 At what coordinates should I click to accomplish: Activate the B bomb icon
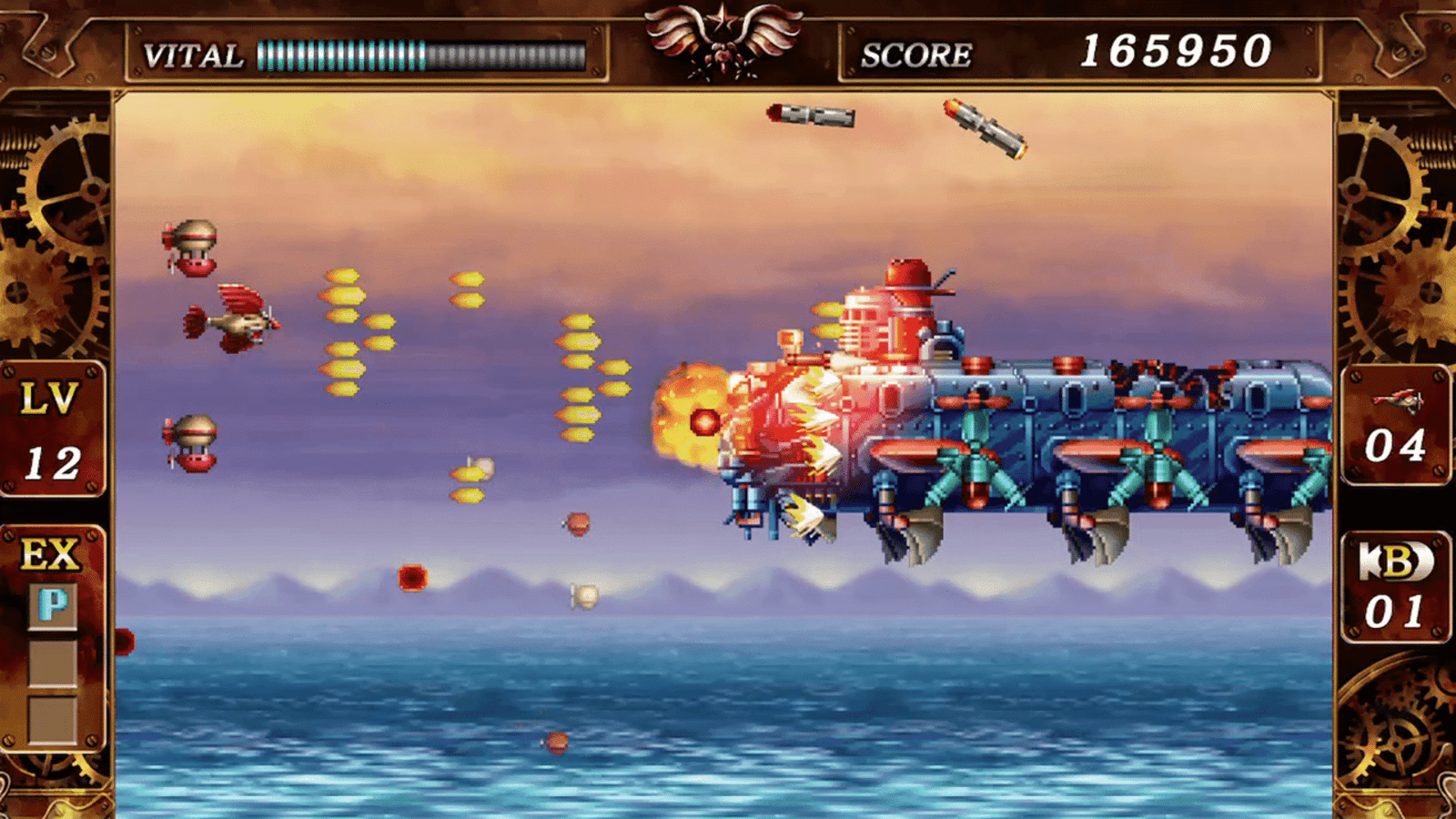point(1394,562)
